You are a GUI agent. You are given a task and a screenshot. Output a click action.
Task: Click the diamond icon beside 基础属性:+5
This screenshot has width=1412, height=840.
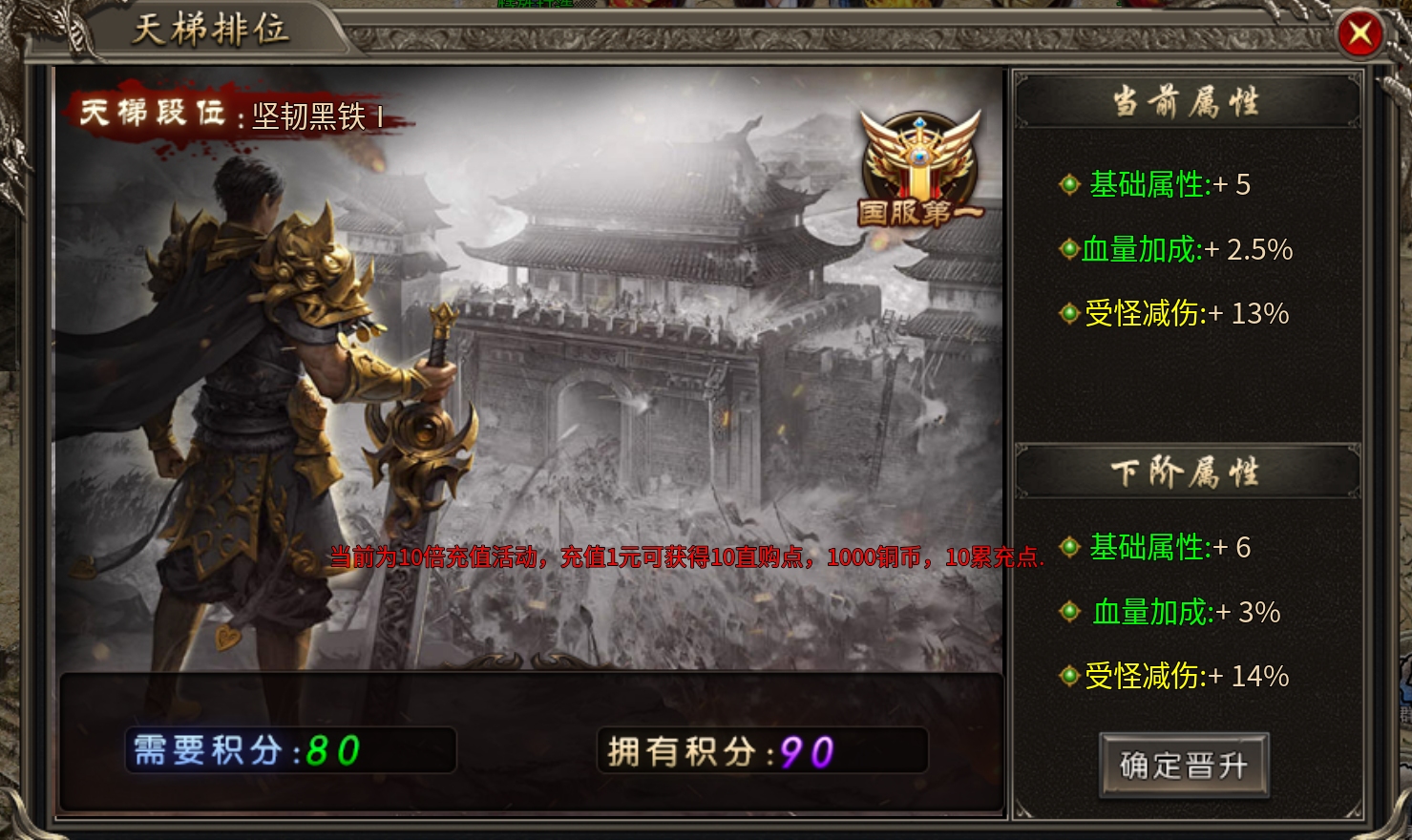1068,184
